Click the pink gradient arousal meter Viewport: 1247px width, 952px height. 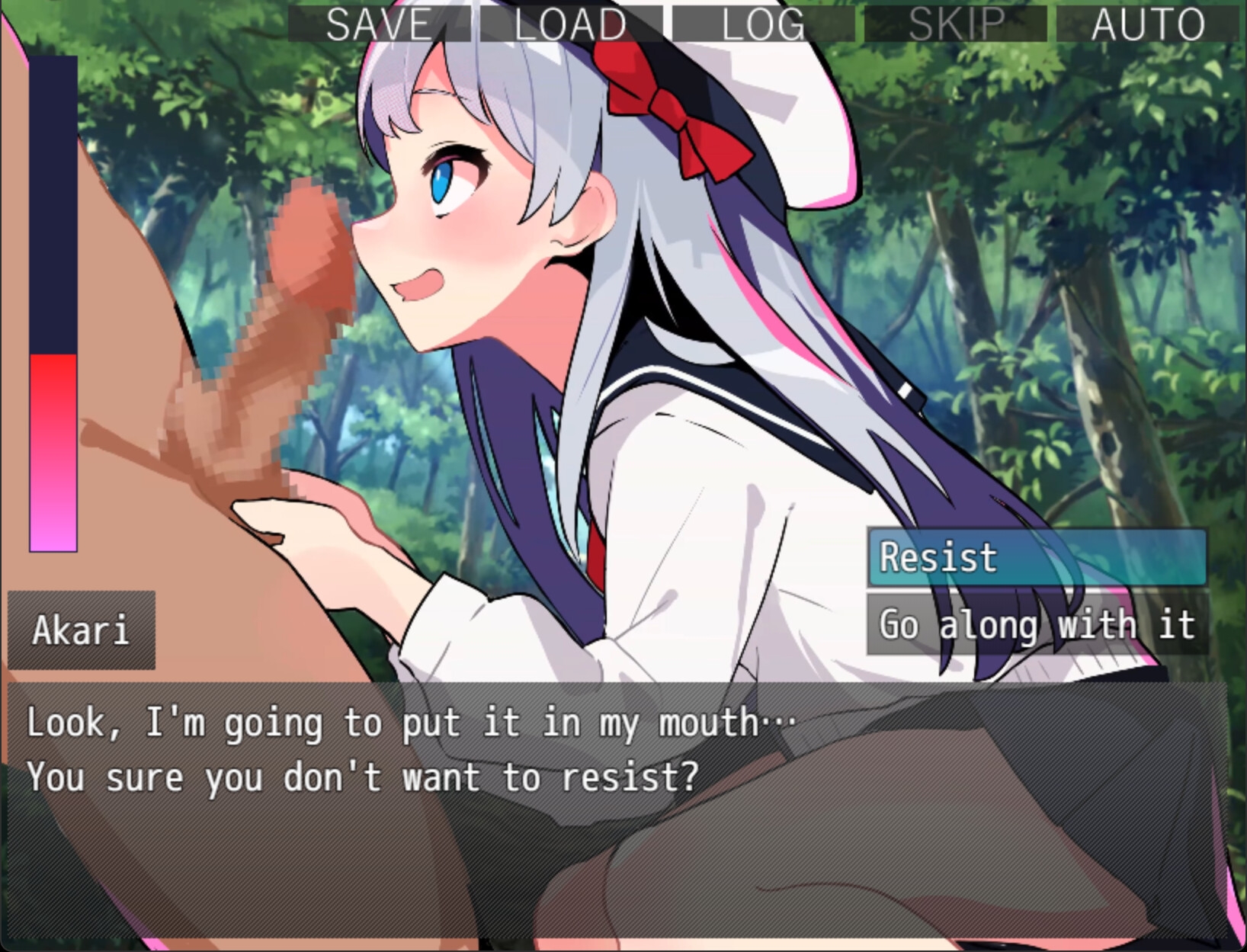[x=52, y=450]
